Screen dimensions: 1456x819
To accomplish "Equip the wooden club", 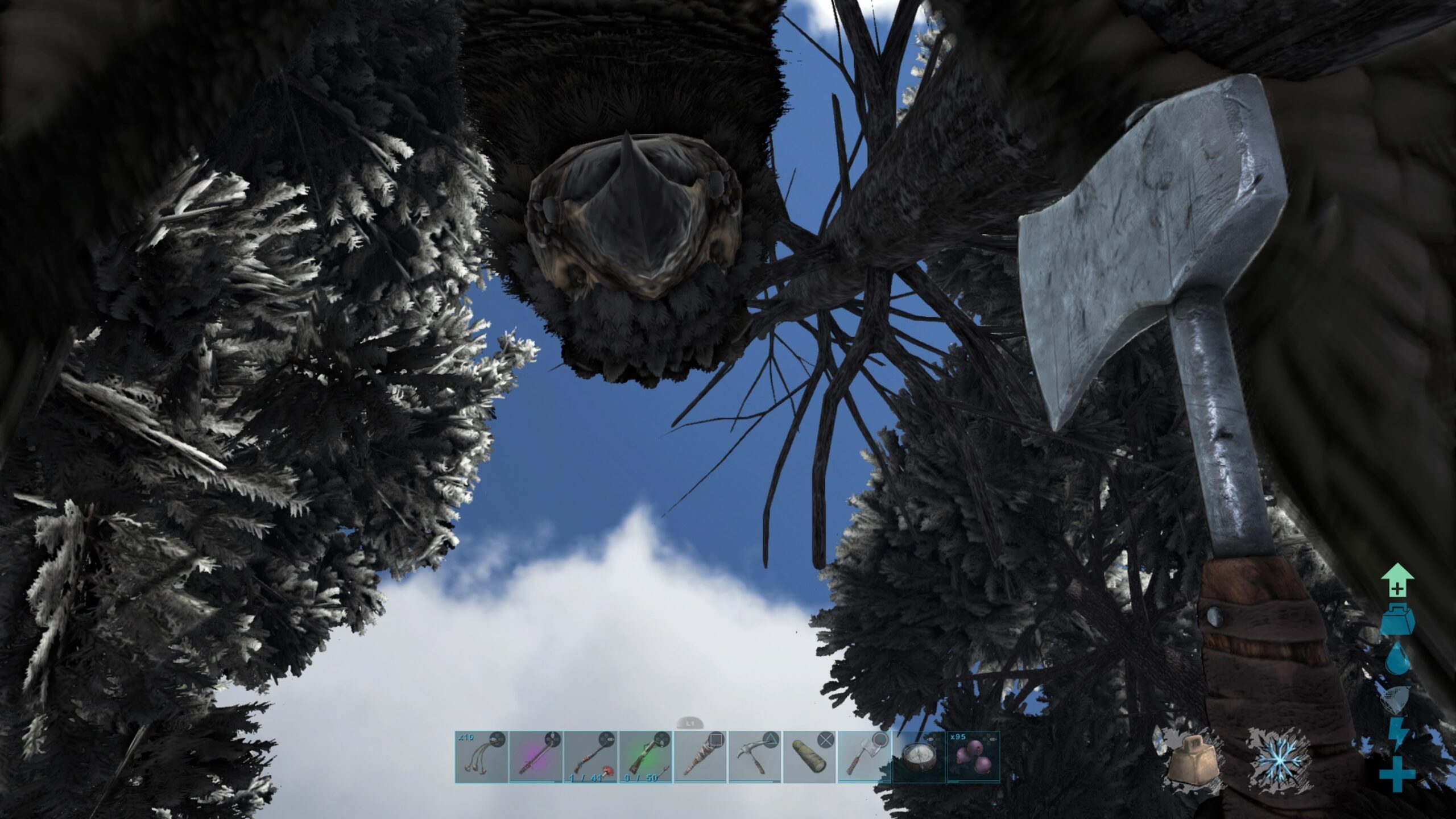I will coord(700,757).
